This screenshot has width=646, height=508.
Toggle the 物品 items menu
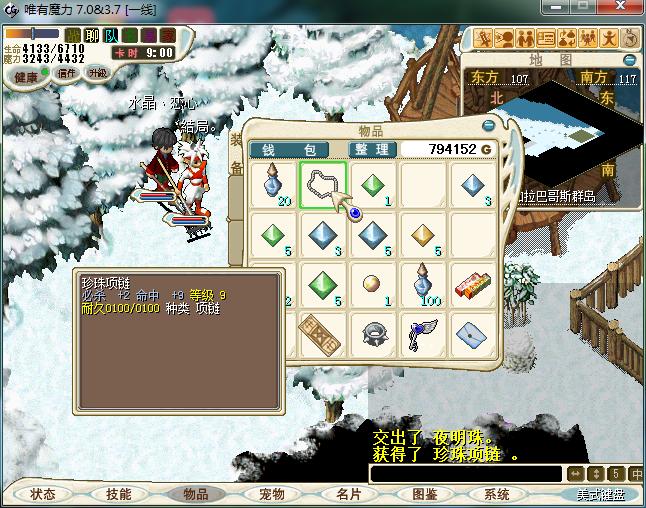tap(195, 494)
